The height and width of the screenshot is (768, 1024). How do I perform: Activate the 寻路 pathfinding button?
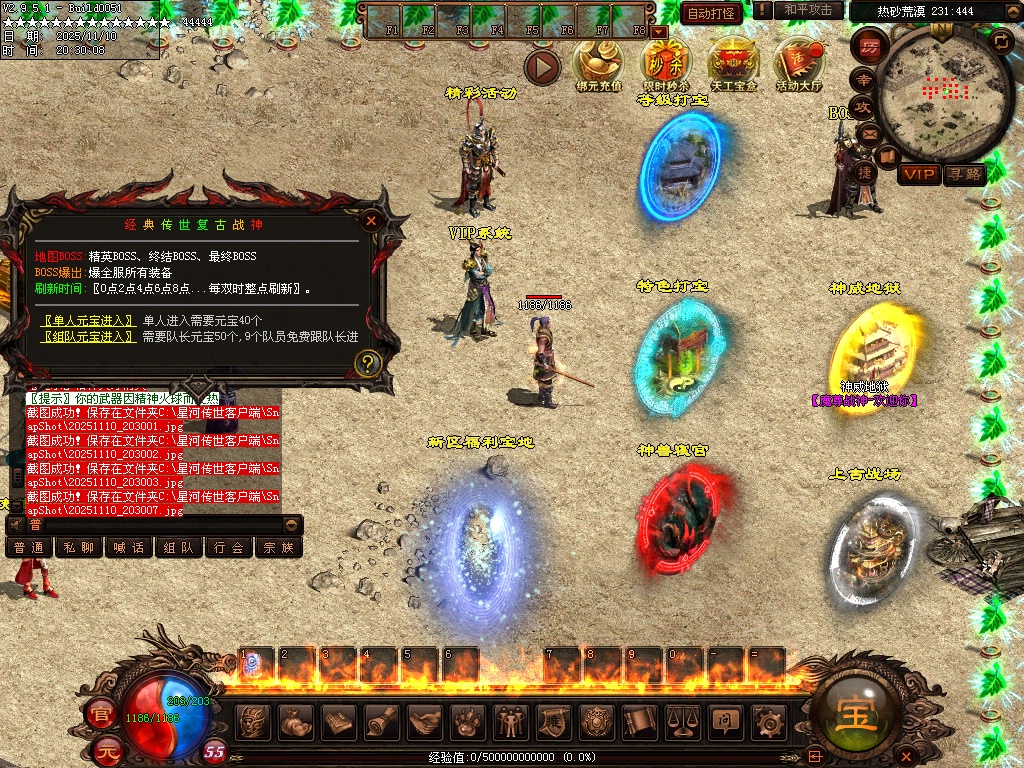(964, 175)
